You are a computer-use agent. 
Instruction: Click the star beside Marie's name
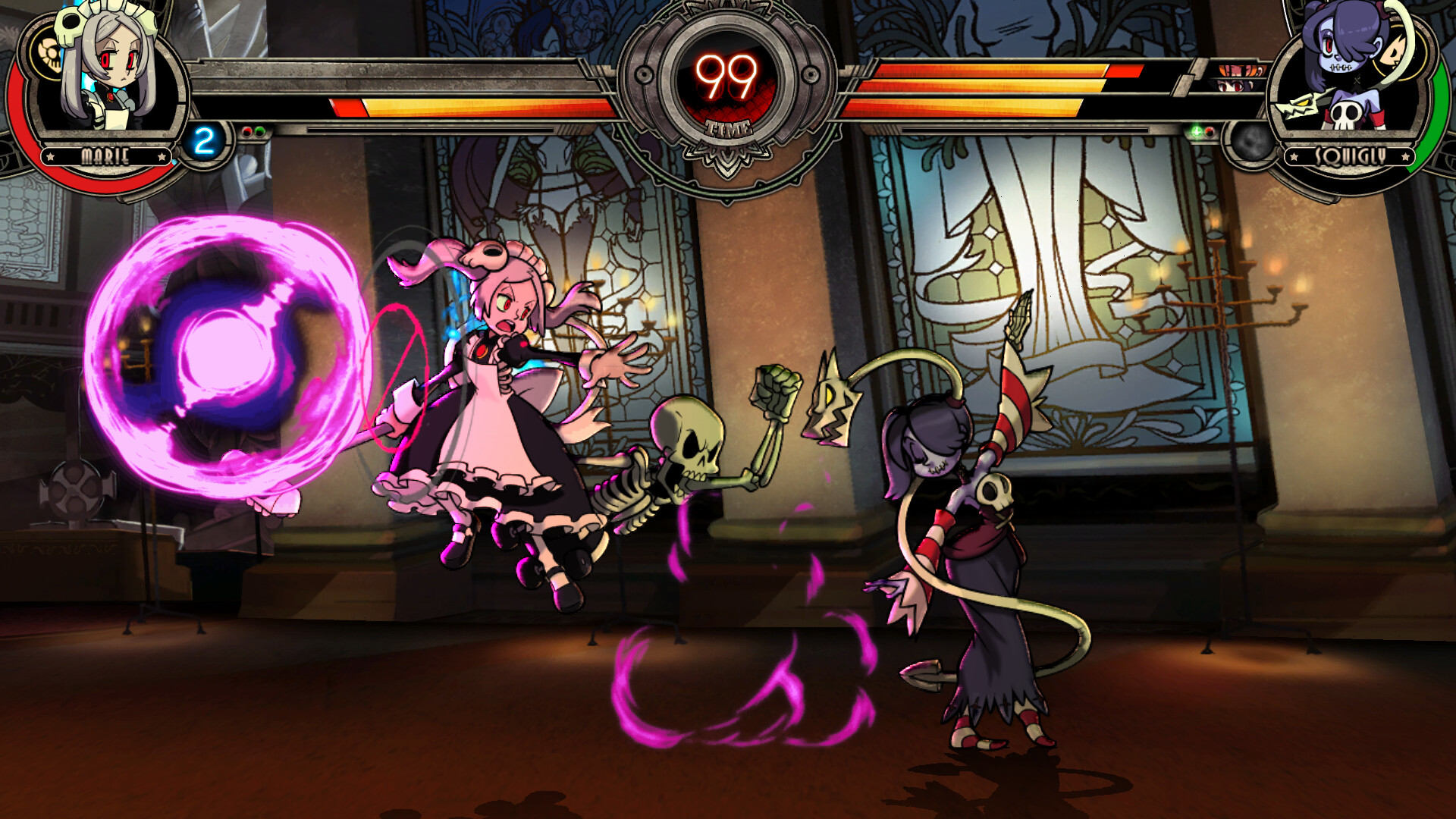pos(50,157)
